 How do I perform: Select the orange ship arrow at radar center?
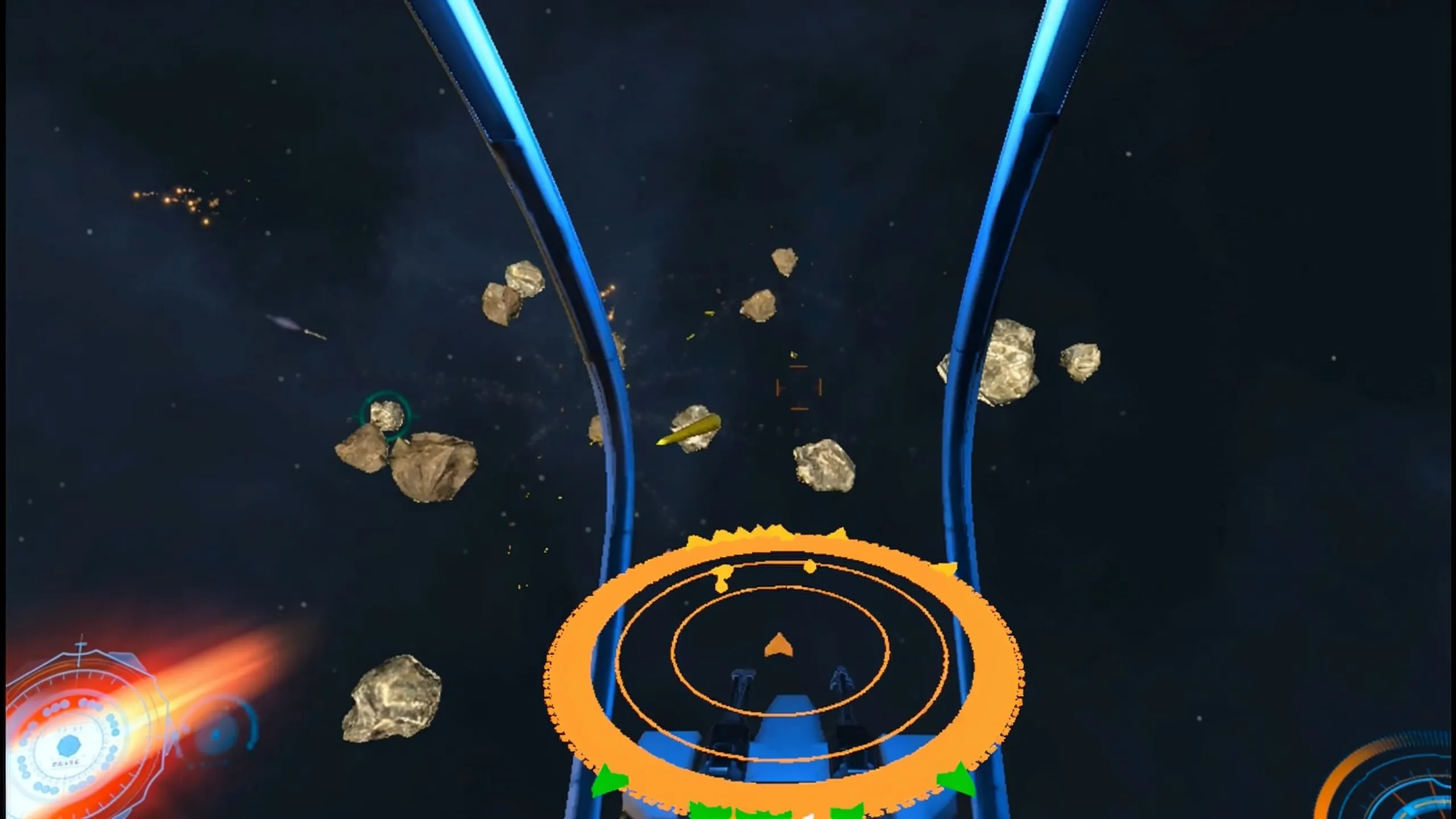coord(779,646)
